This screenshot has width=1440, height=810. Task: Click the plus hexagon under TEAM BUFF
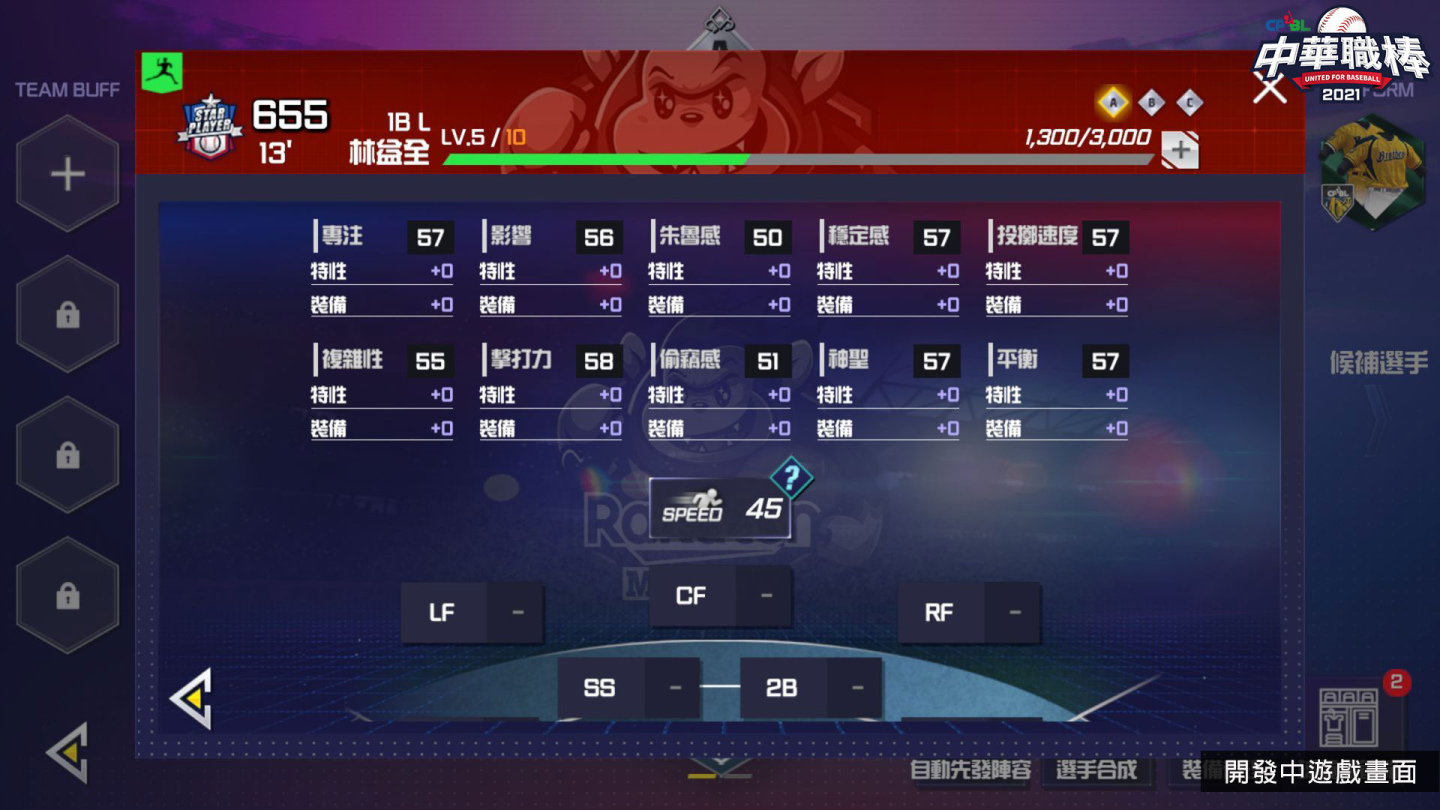click(66, 172)
